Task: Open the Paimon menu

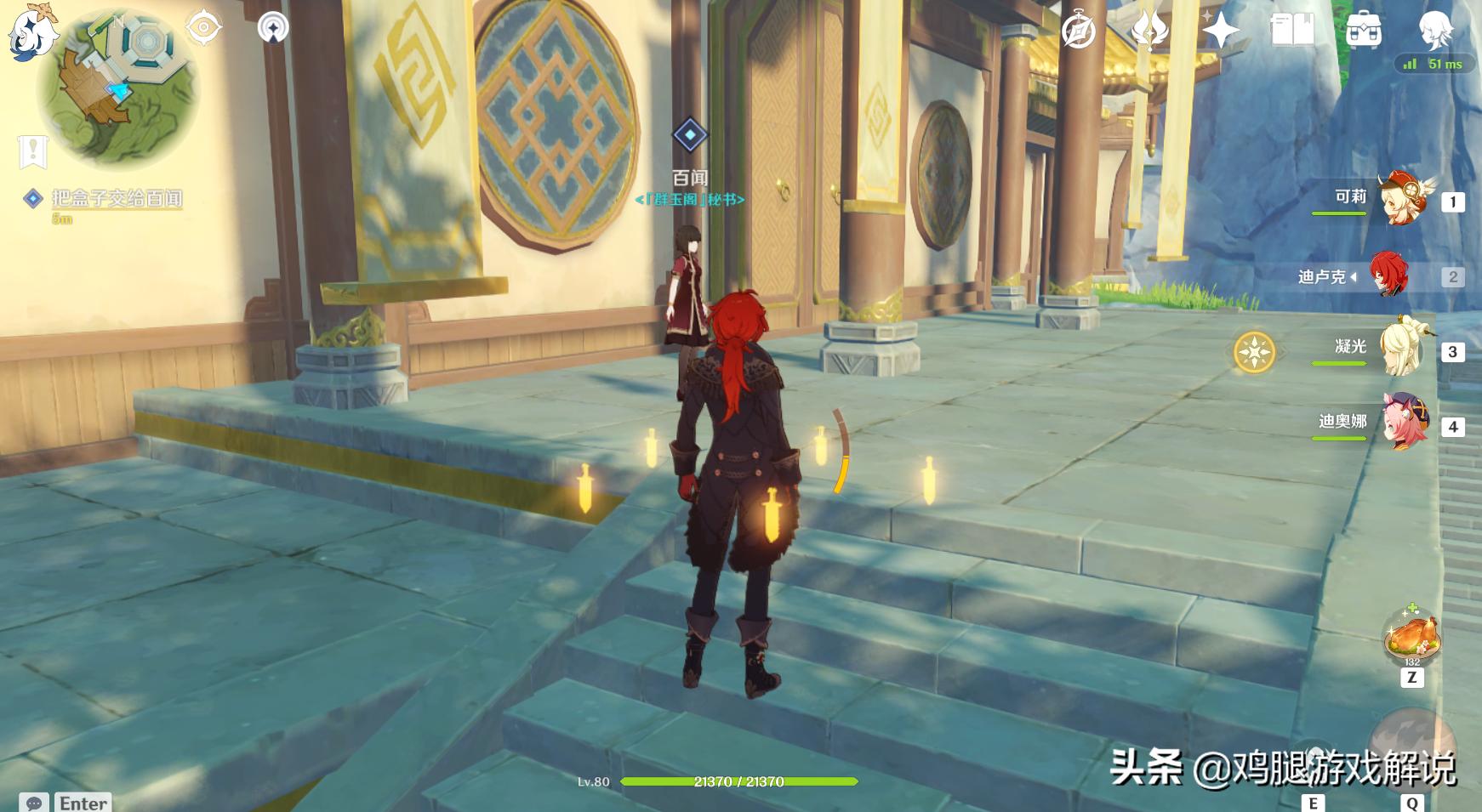Action: pyautogui.click(x=32, y=32)
